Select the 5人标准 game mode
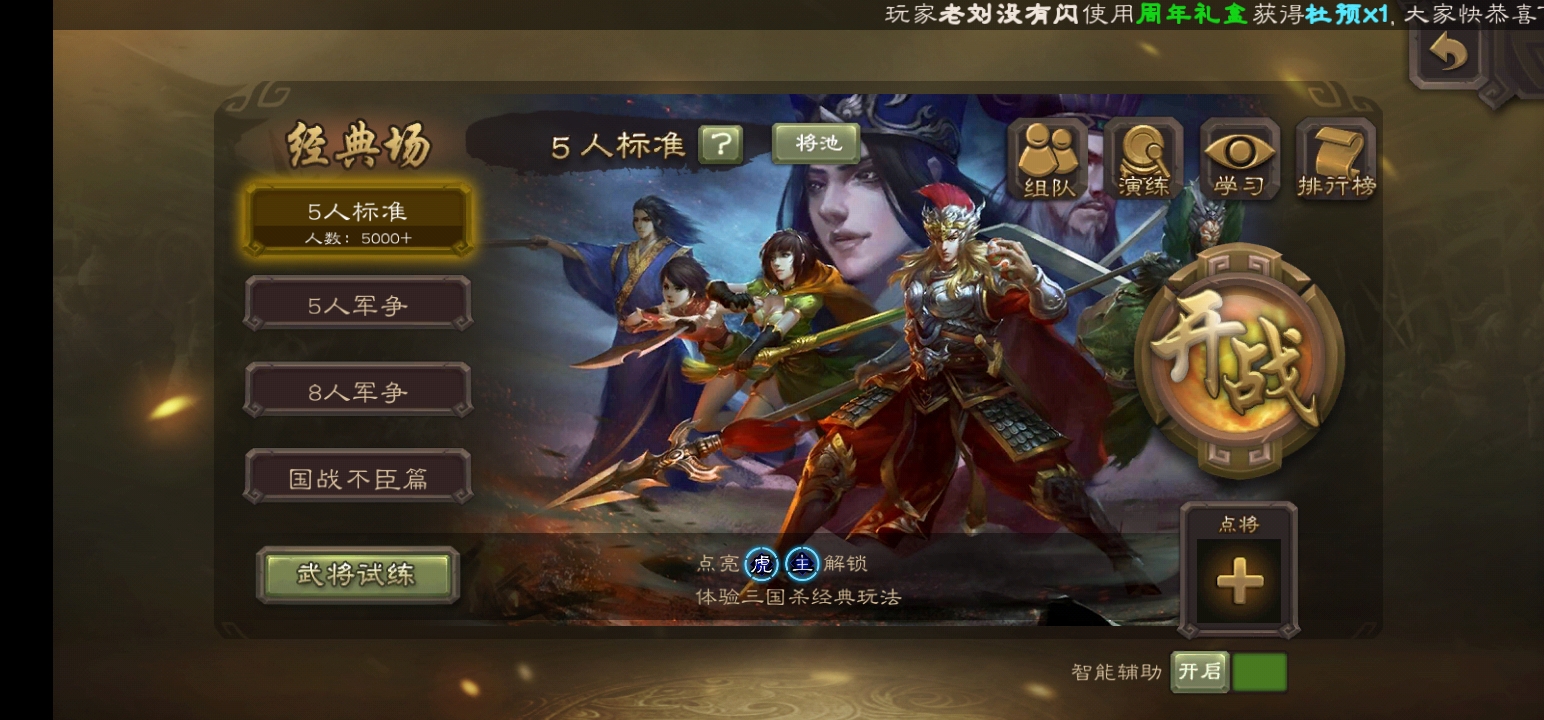The image size is (1544, 720). point(358,219)
